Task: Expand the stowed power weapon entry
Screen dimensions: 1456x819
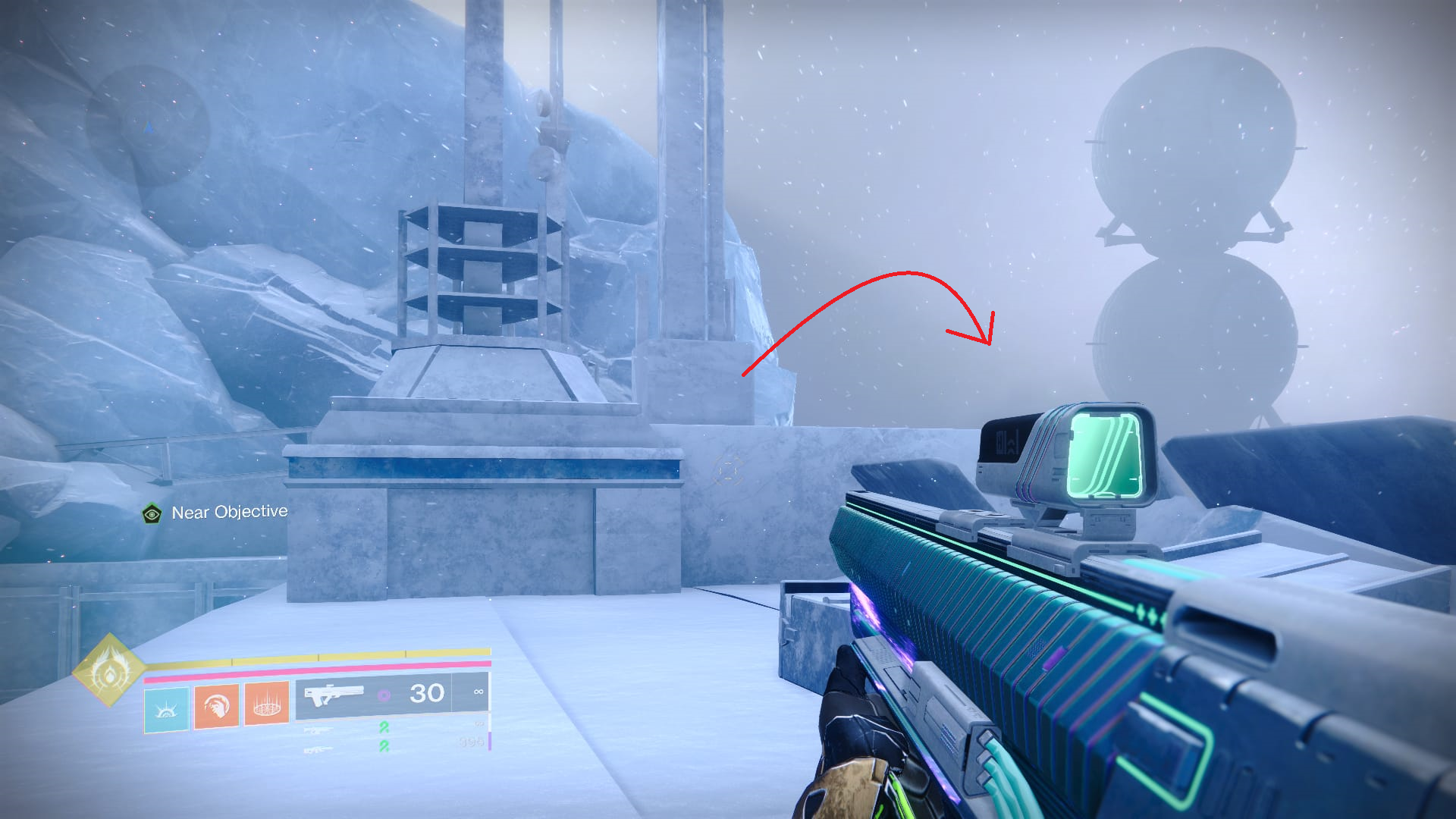Action: point(318,751)
